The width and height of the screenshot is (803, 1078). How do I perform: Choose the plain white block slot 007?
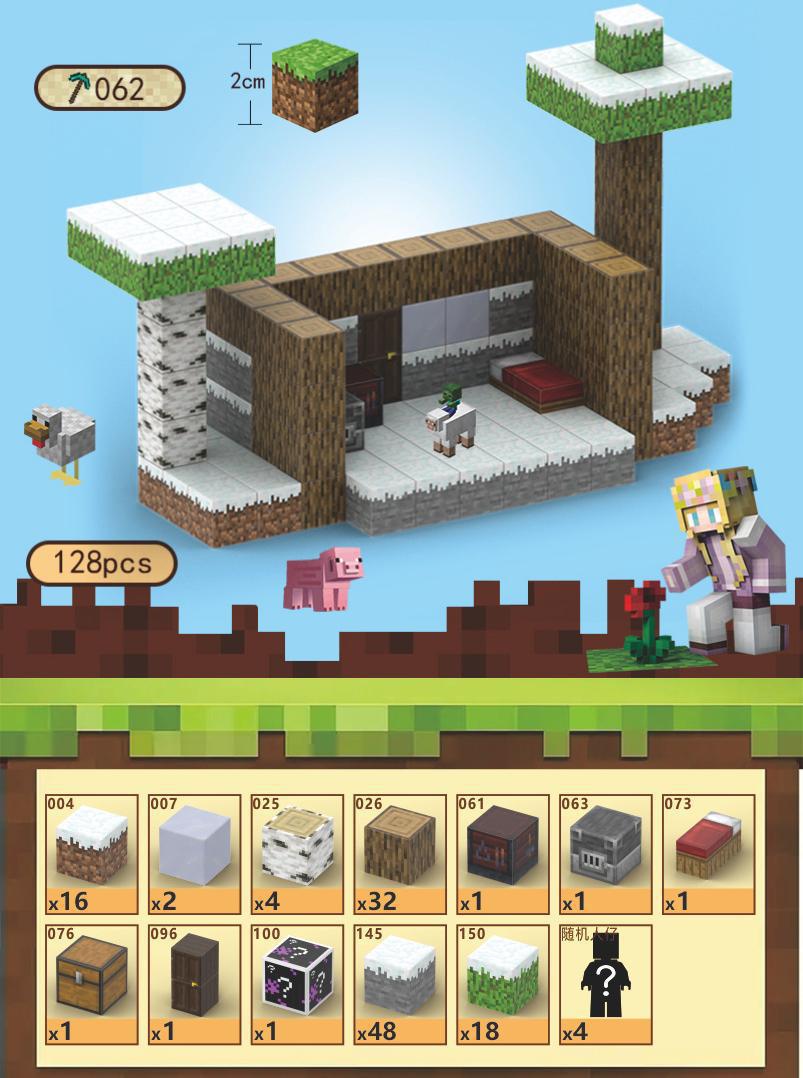pyautogui.click(x=195, y=853)
